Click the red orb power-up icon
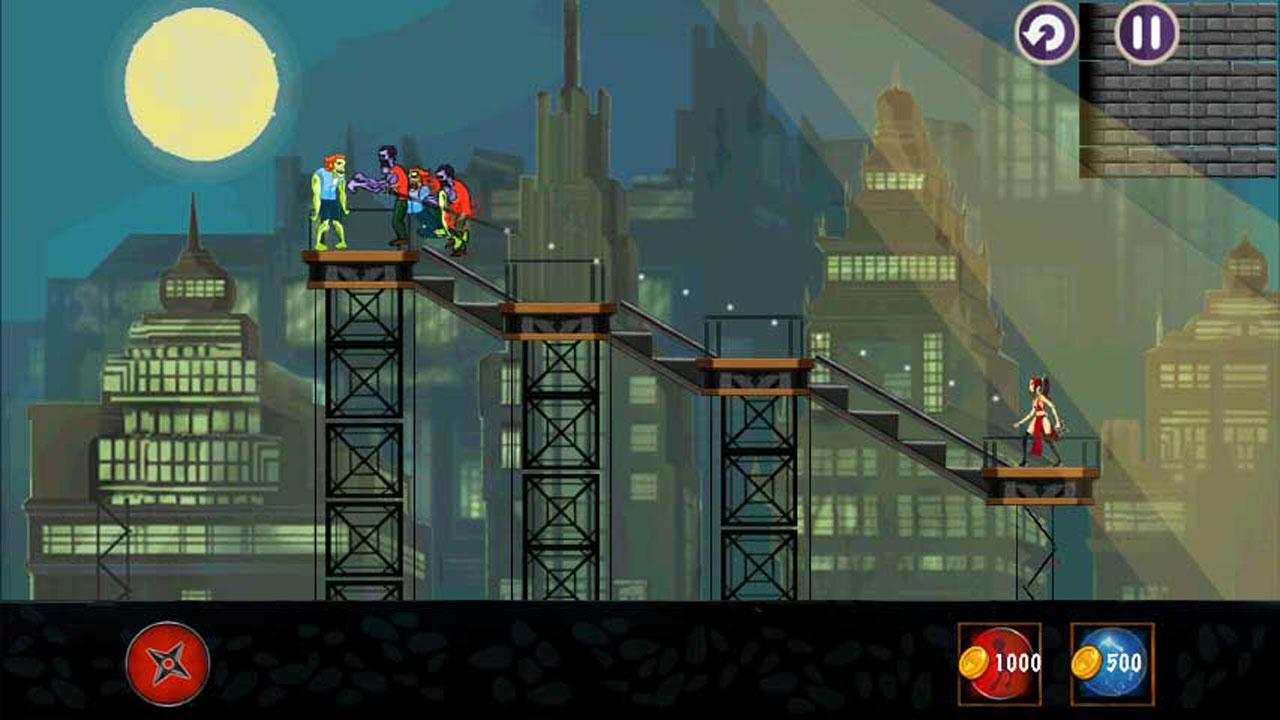 pos(1000,660)
